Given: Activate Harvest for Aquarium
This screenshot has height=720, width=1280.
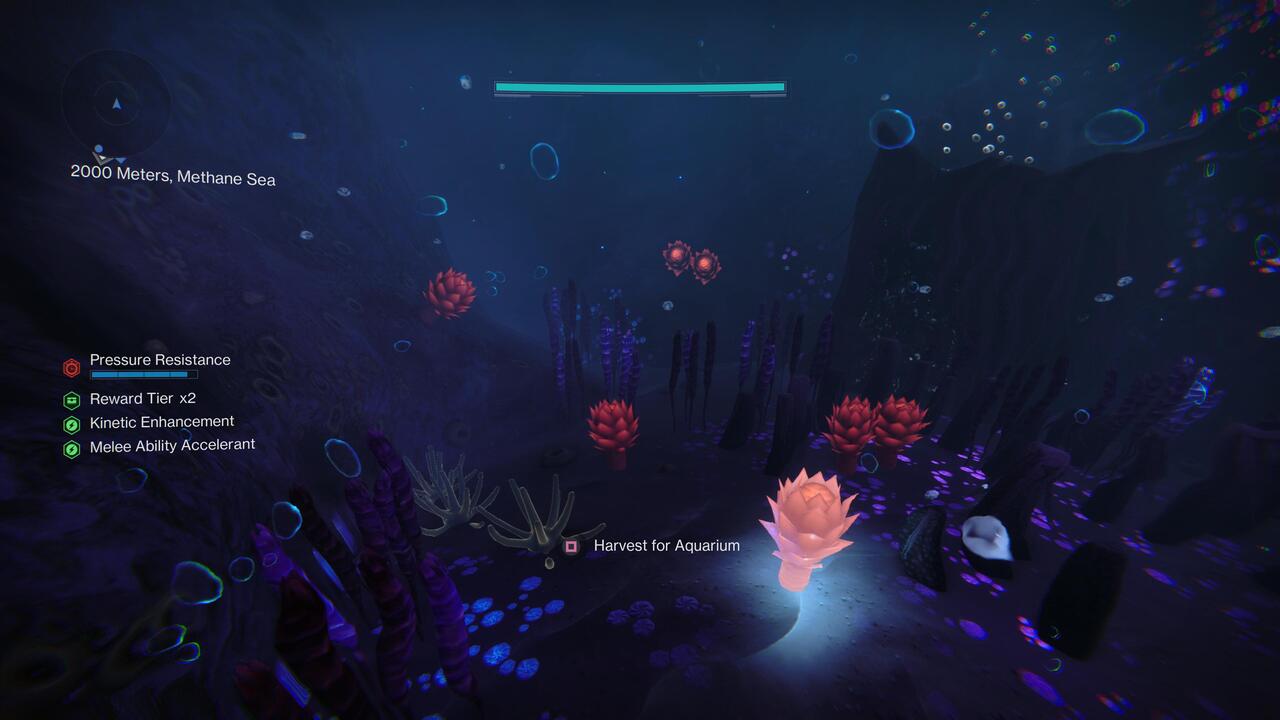Looking at the screenshot, I should [x=666, y=546].
